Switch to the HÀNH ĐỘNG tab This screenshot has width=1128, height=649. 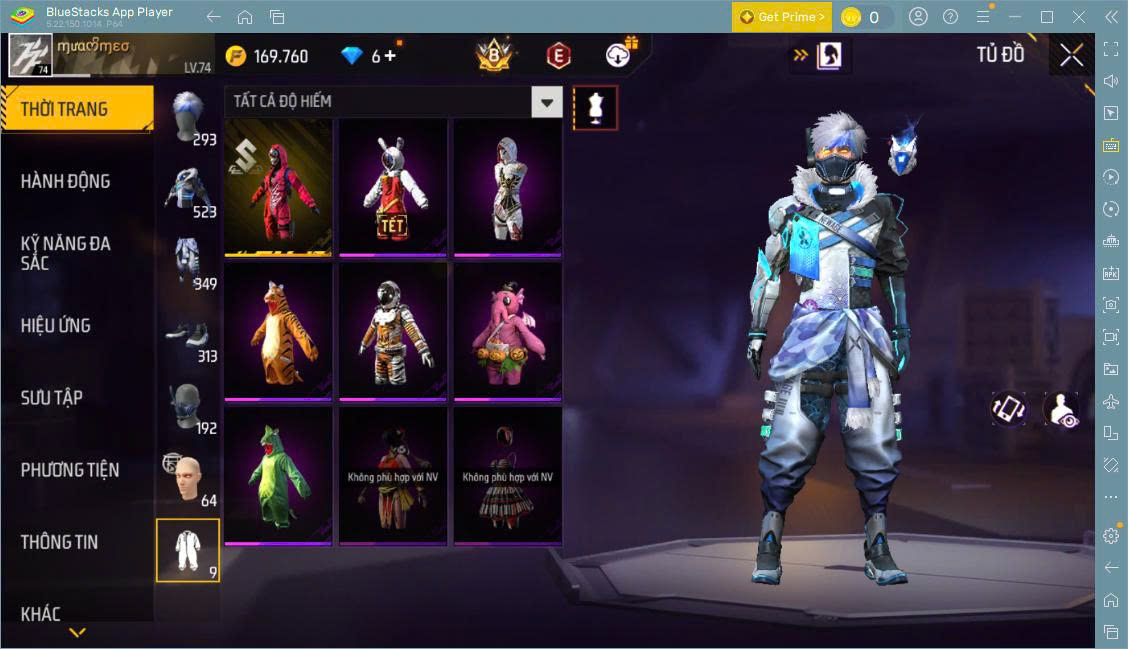click(x=66, y=181)
